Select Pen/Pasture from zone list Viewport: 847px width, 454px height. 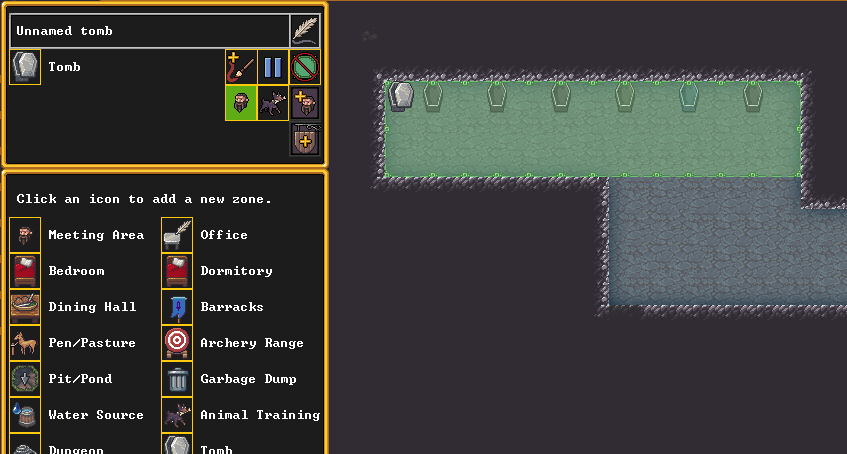click(25, 343)
